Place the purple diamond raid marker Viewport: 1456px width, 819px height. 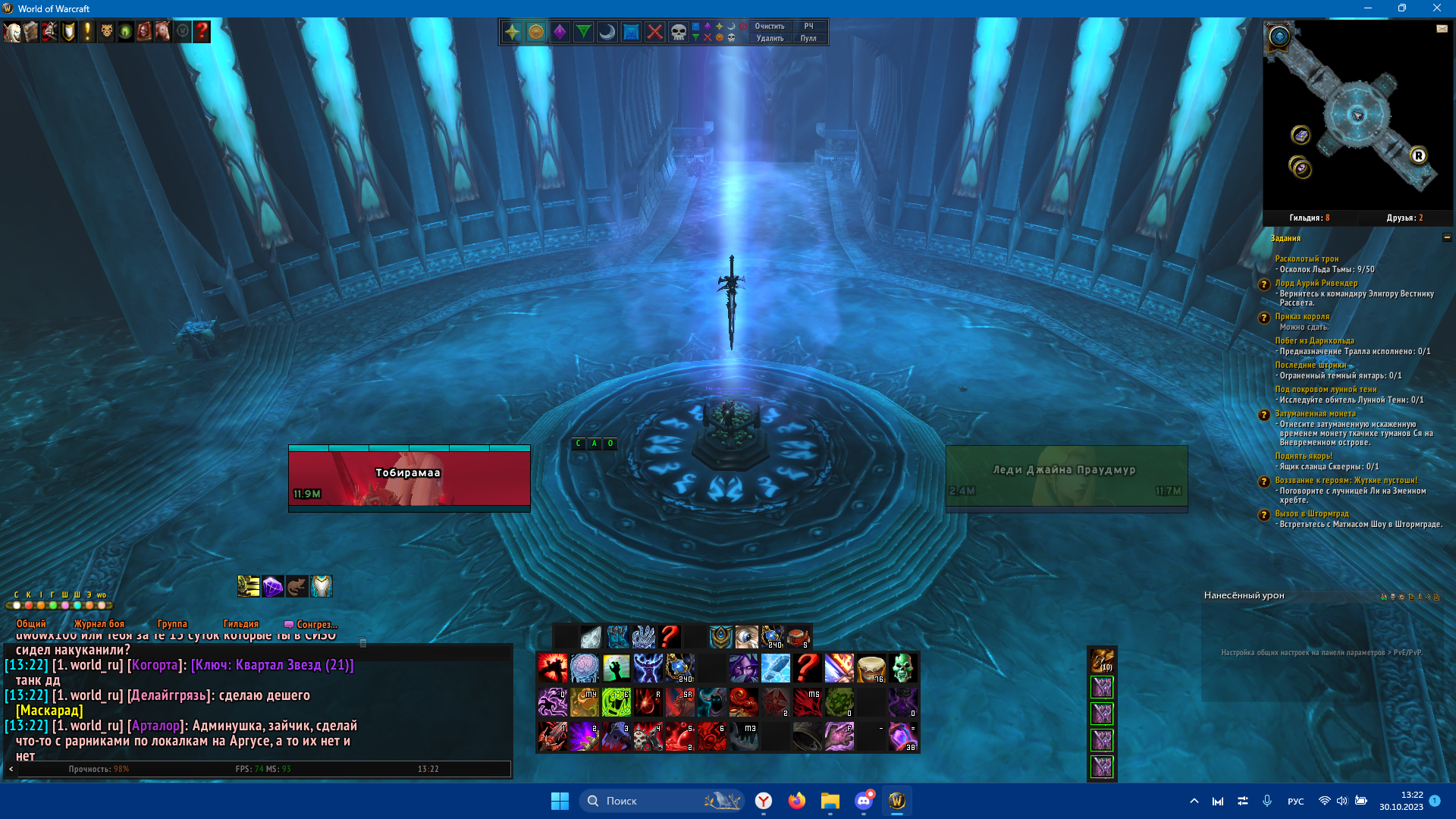(x=560, y=32)
